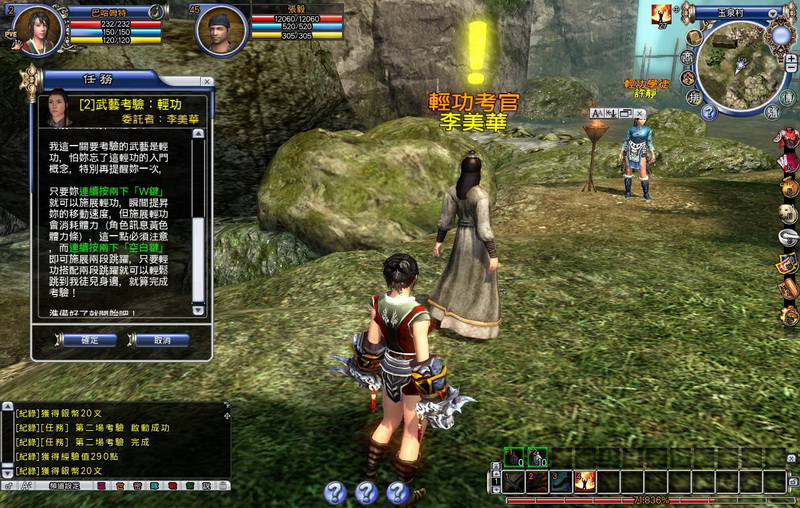Open the minimap question mark help button
This screenshot has height=508, width=800.
[x=709, y=112]
